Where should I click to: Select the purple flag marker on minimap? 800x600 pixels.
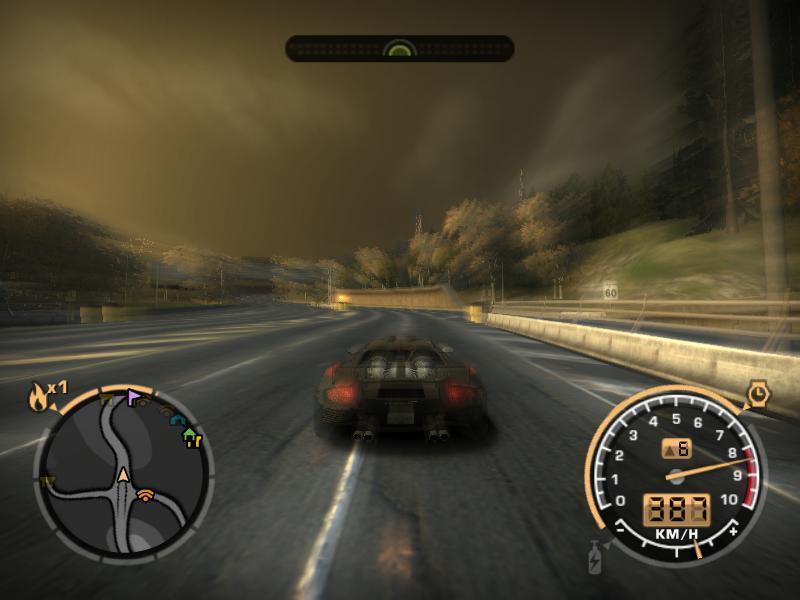pyautogui.click(x=134, y=398)
